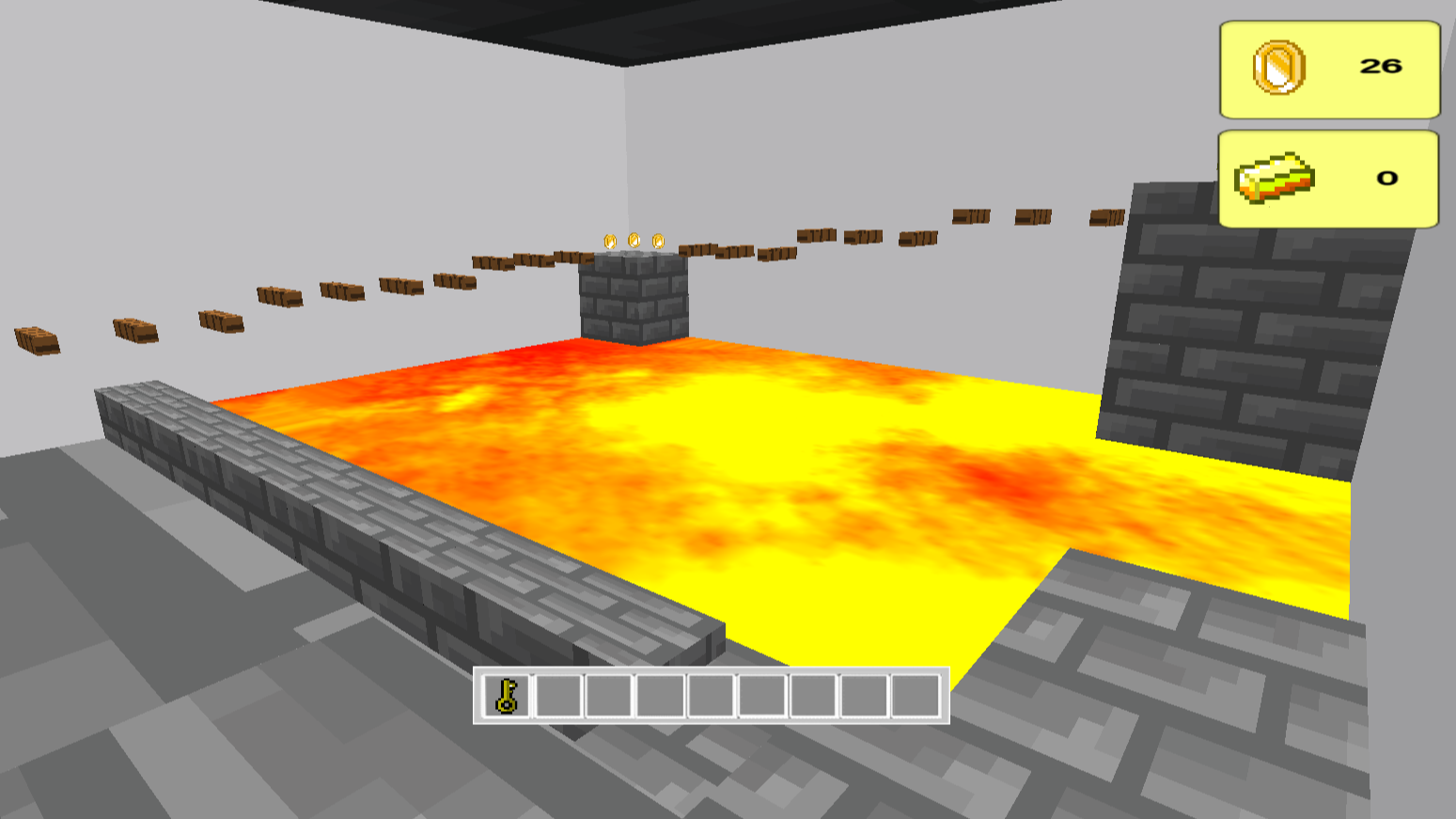1456x819 pixels.
Task: Click the middle coin hovering over the stone pillar
Action: pos(634,241)
